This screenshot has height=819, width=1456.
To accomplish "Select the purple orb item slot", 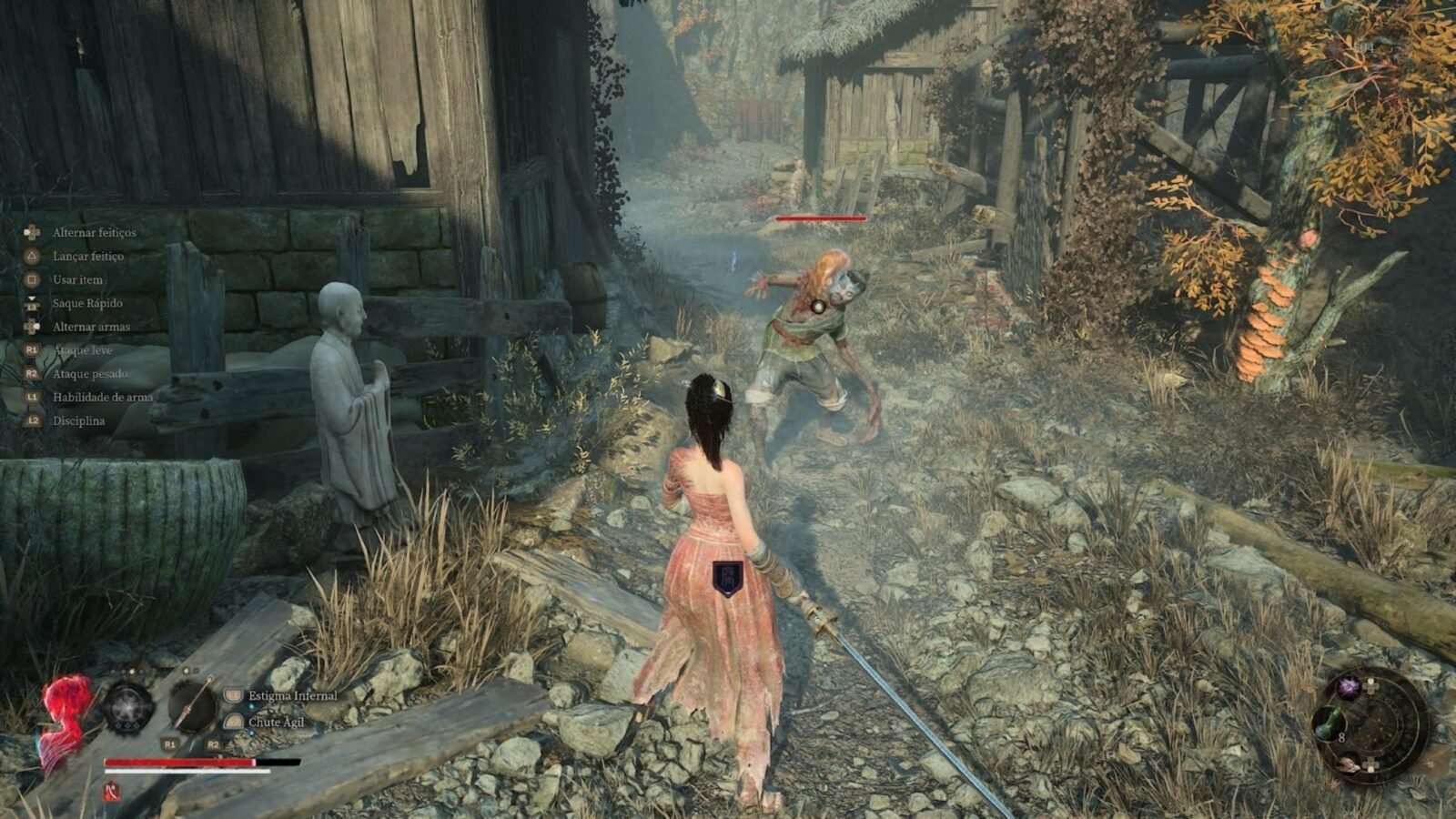I will [x=1348, y=688].
